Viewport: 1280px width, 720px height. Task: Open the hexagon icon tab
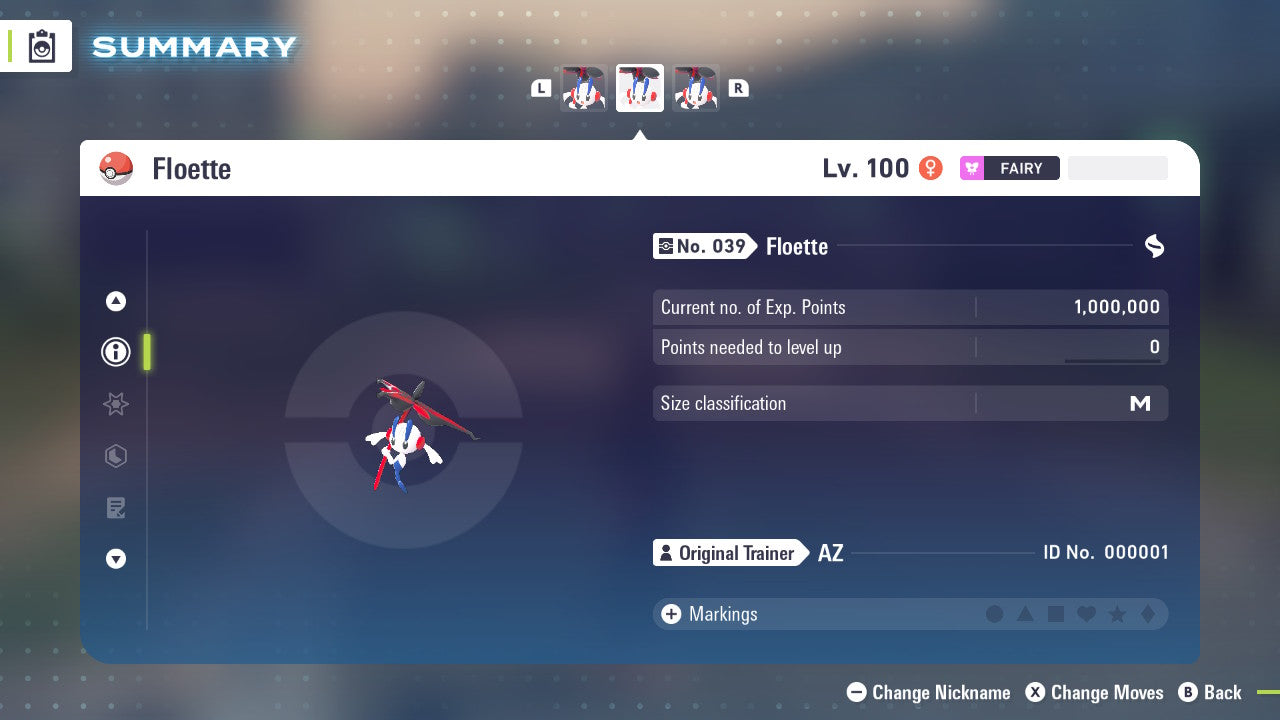click(116, 456)
